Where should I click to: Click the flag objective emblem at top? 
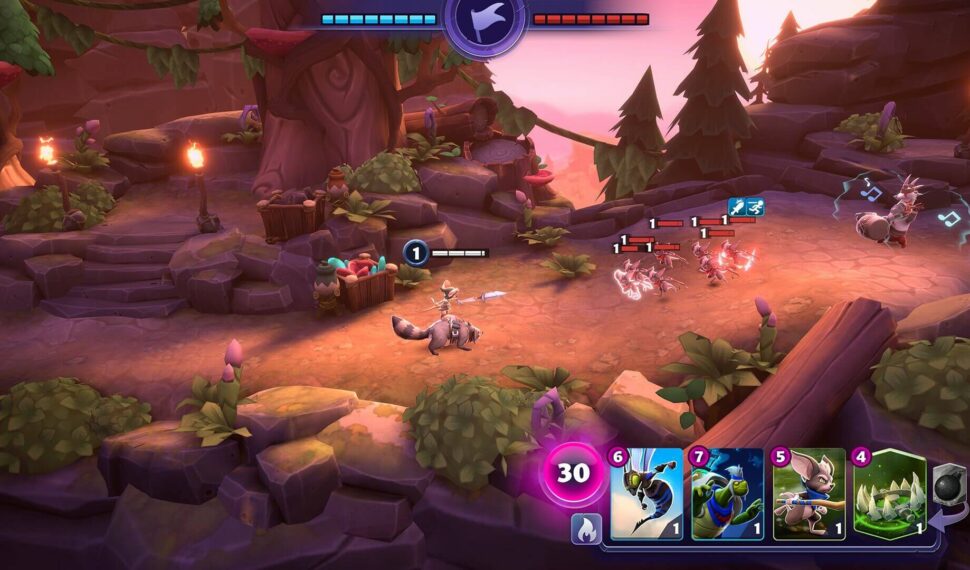(485, 24)
